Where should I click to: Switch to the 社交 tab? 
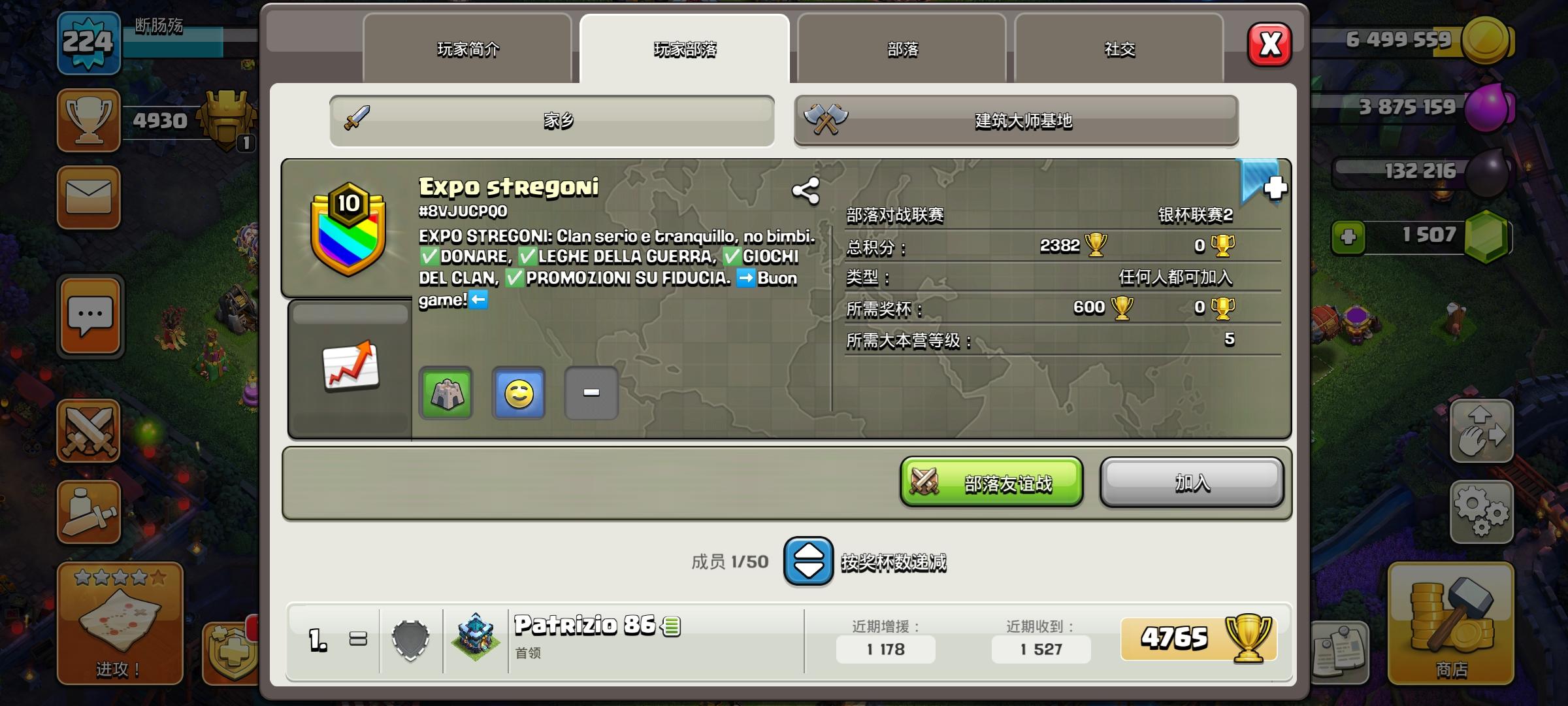(1119, 48)
